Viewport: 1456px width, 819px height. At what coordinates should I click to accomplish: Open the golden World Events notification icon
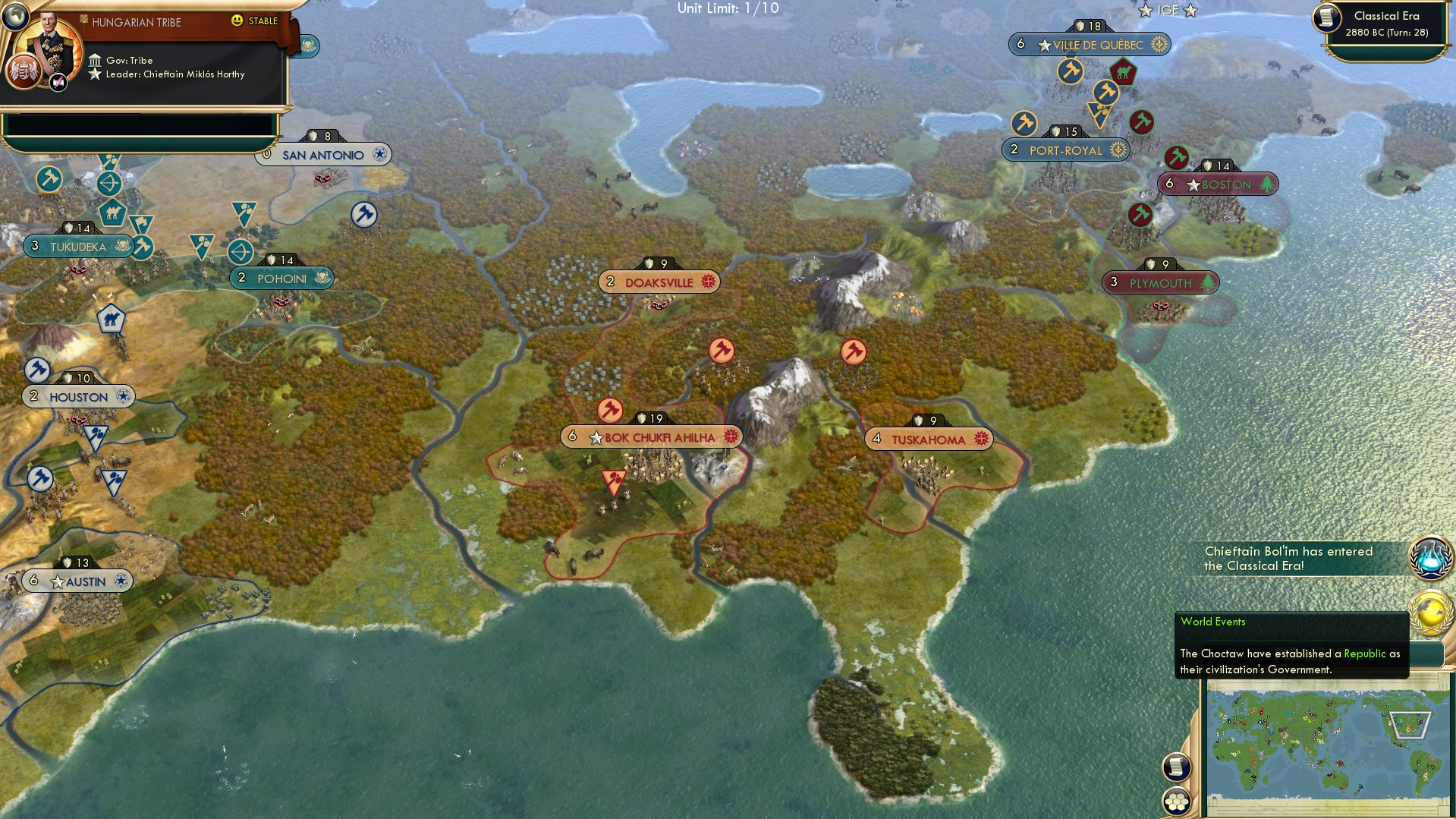pyautogui.click(x=1429, y=610)
